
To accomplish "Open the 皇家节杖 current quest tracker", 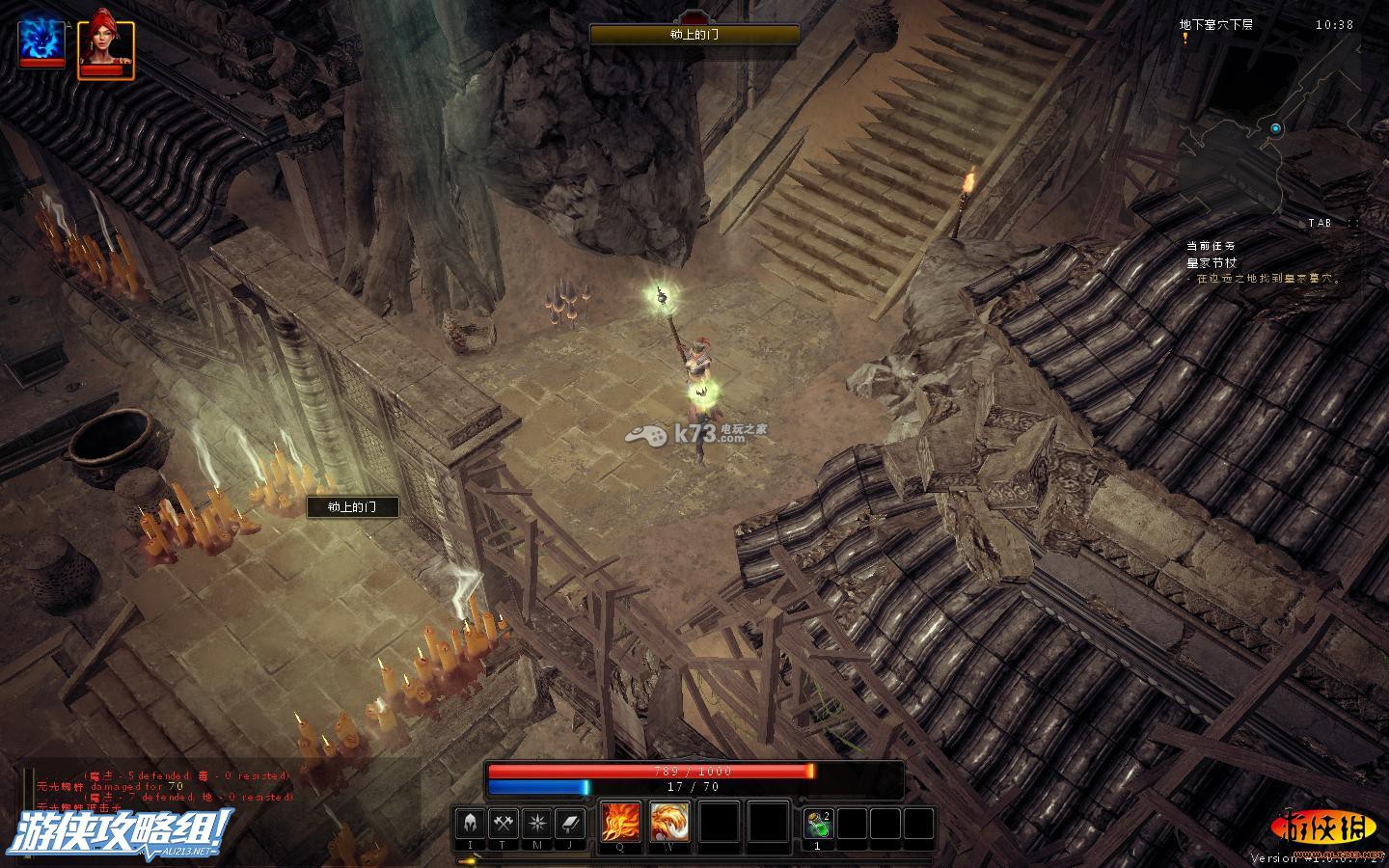I will (1212, 262).
